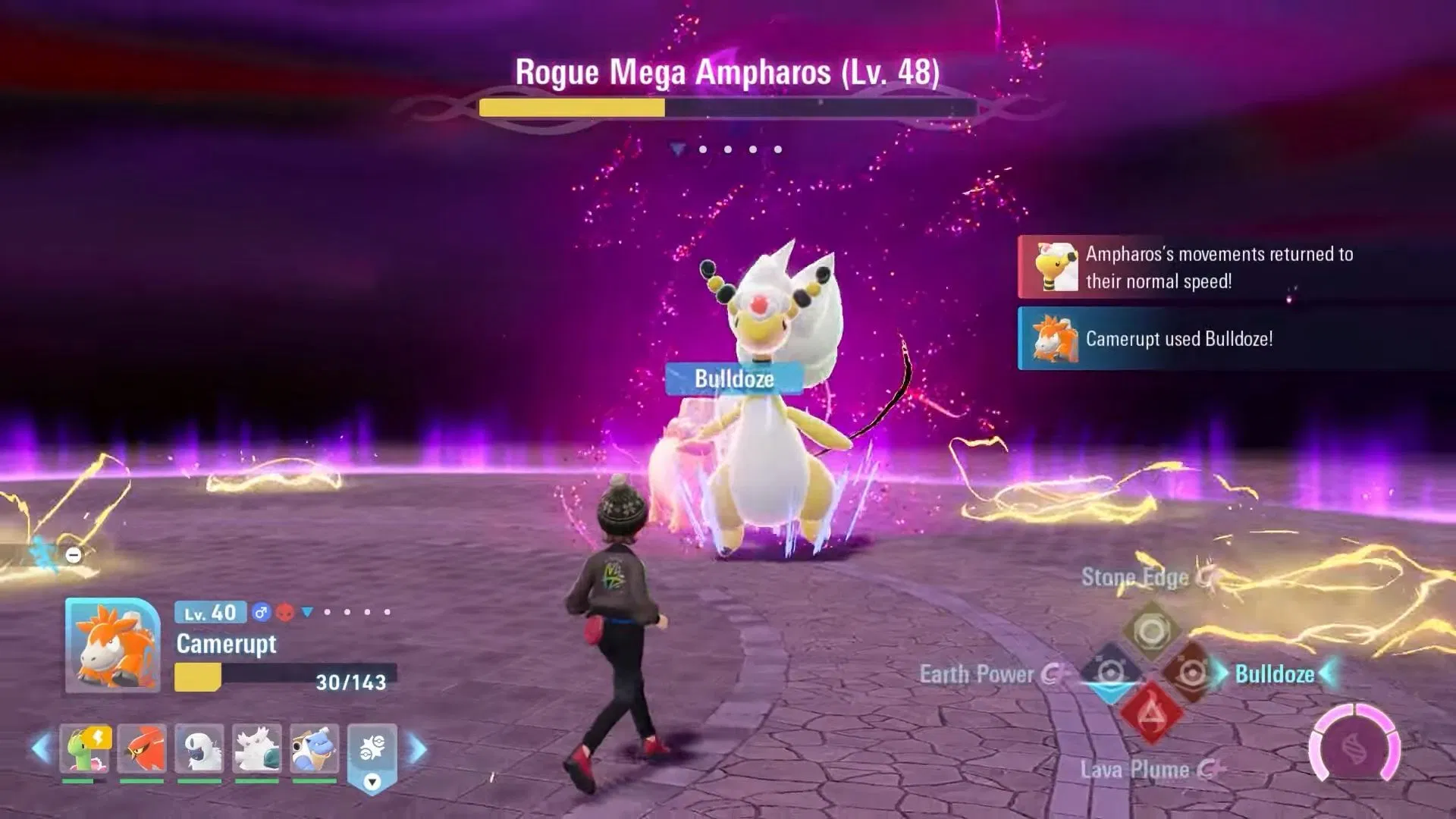
Task: Select the Stone Edge move icon
Action: click(x=1151, y=631)
